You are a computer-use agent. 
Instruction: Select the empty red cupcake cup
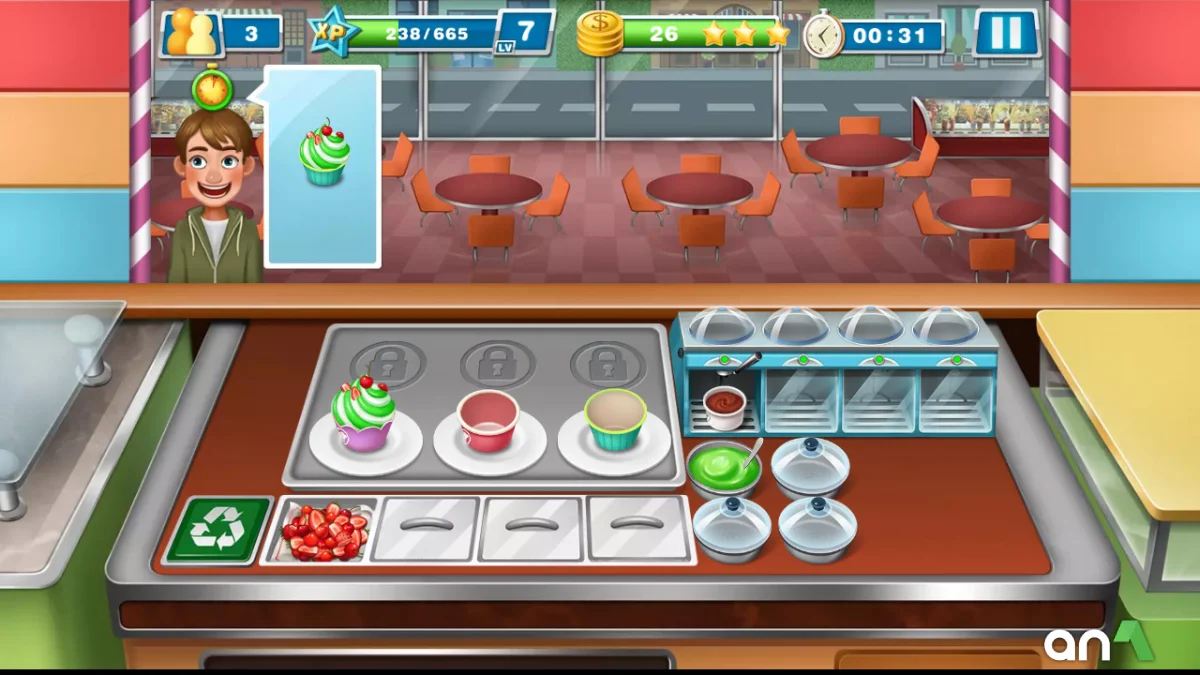coord(488,421)
